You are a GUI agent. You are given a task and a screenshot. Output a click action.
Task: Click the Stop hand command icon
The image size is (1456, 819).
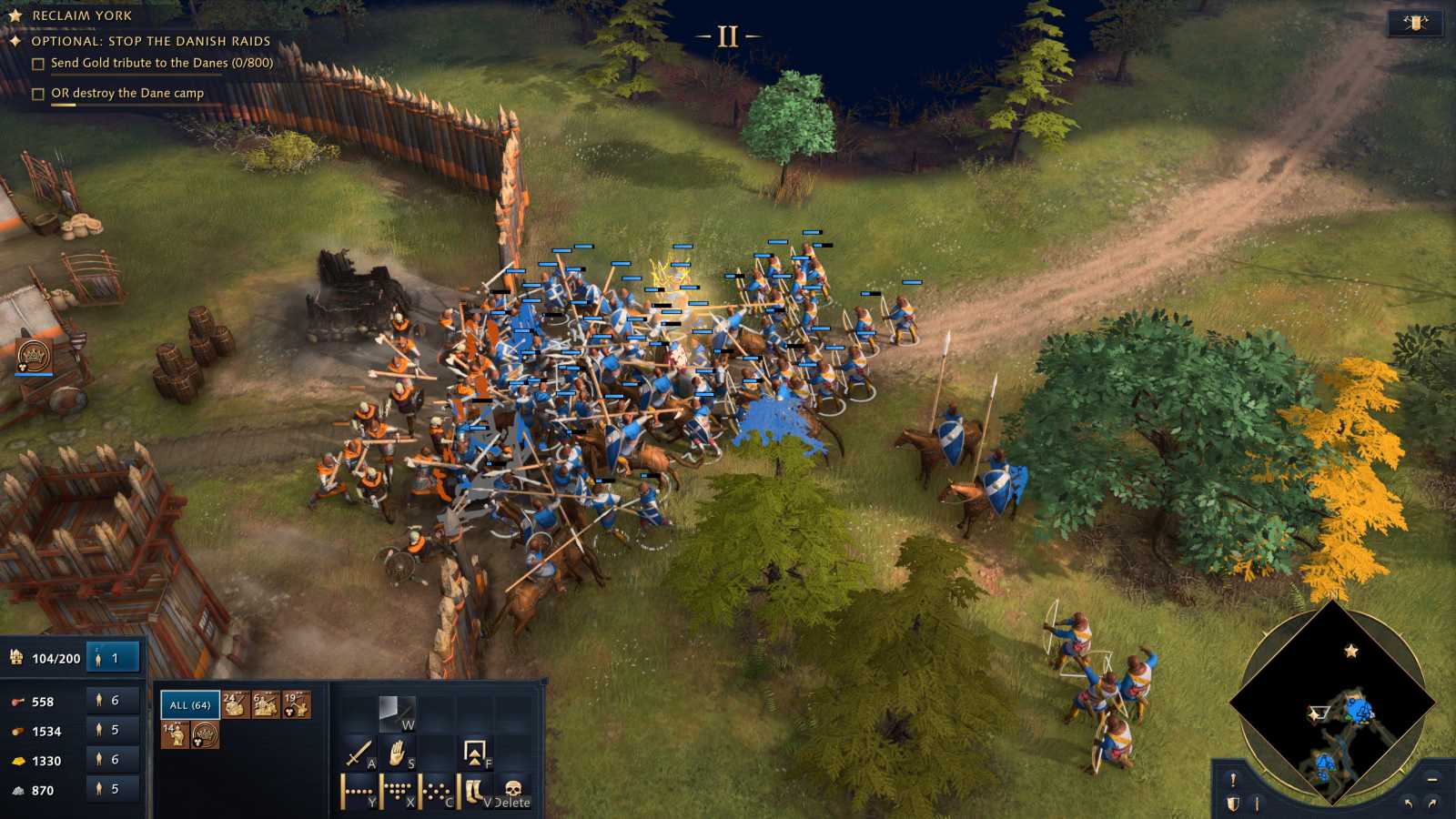[x=398, y=753]
